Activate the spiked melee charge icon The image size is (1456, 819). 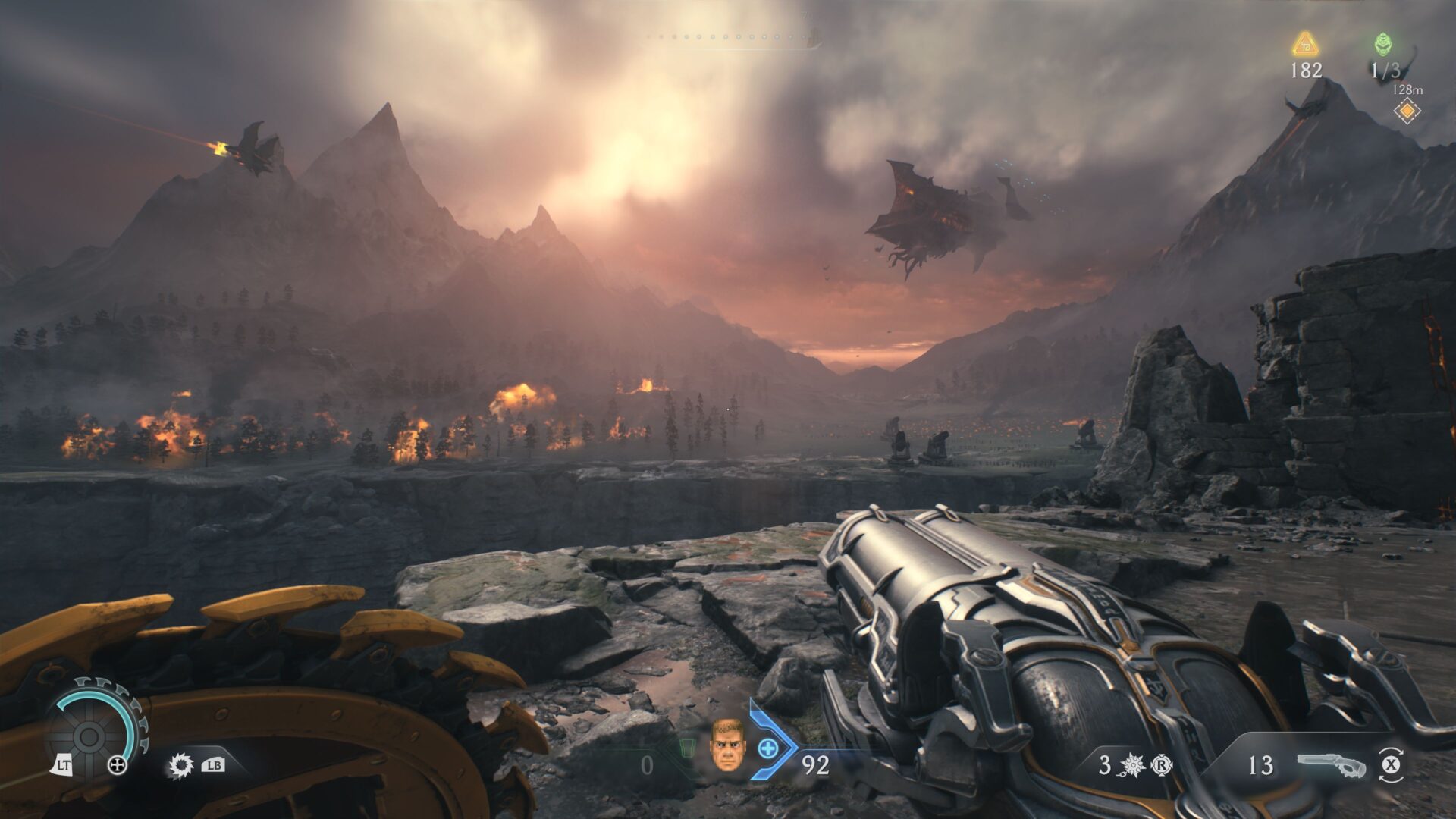pos(1132,765)
